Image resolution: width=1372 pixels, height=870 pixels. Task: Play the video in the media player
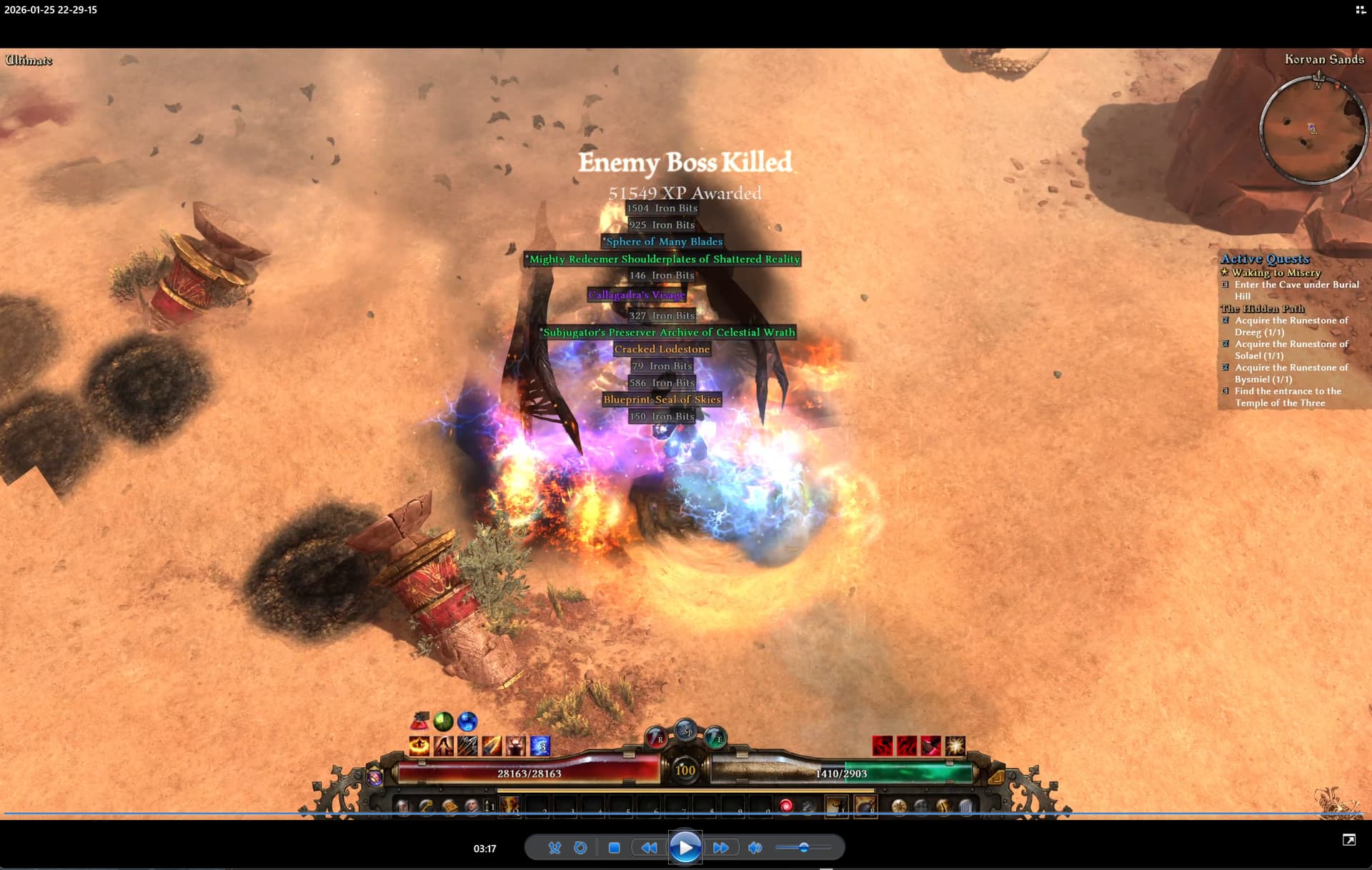[x=685, y=848]
